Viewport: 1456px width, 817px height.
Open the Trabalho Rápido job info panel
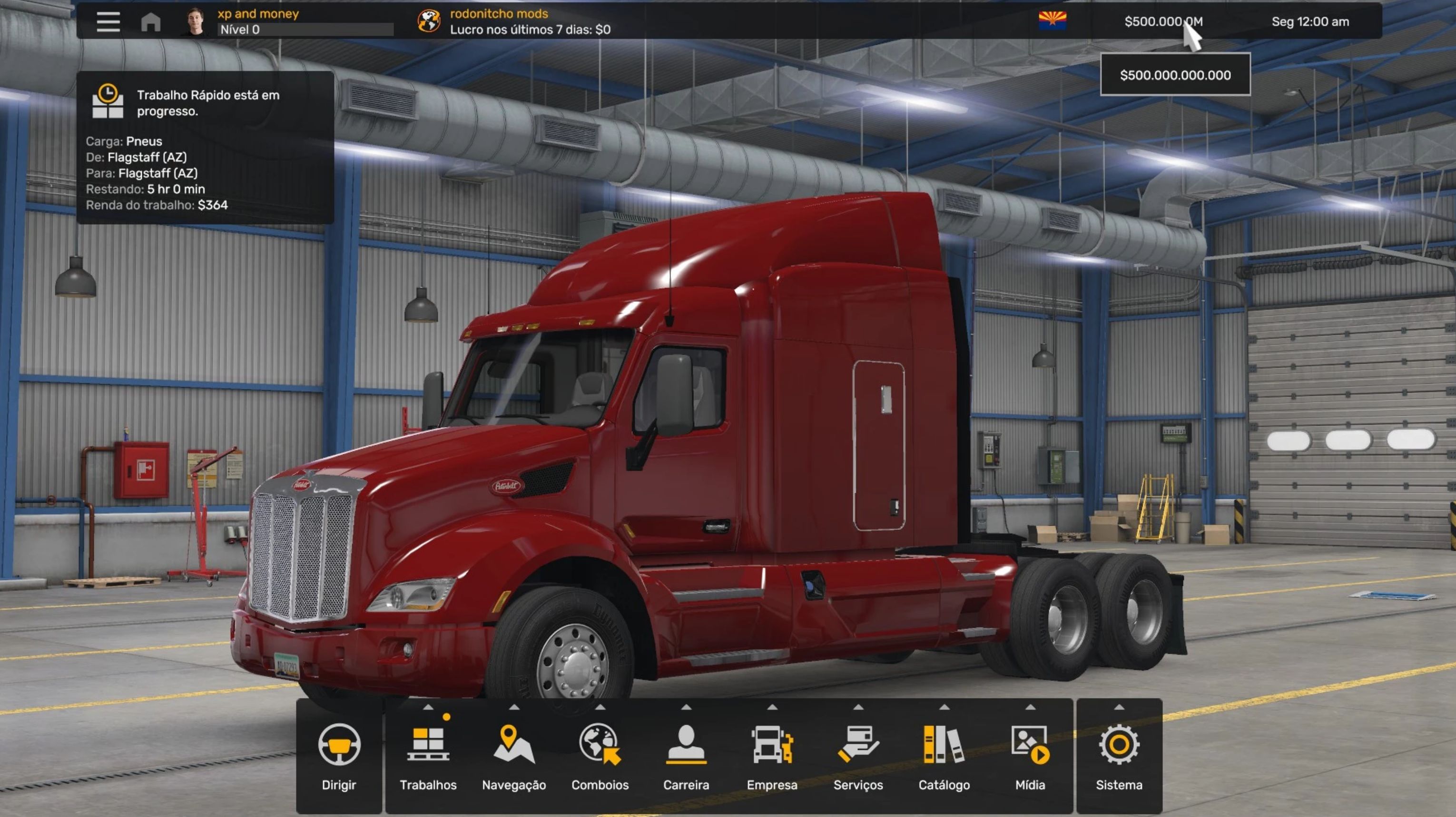pos(205,148)
